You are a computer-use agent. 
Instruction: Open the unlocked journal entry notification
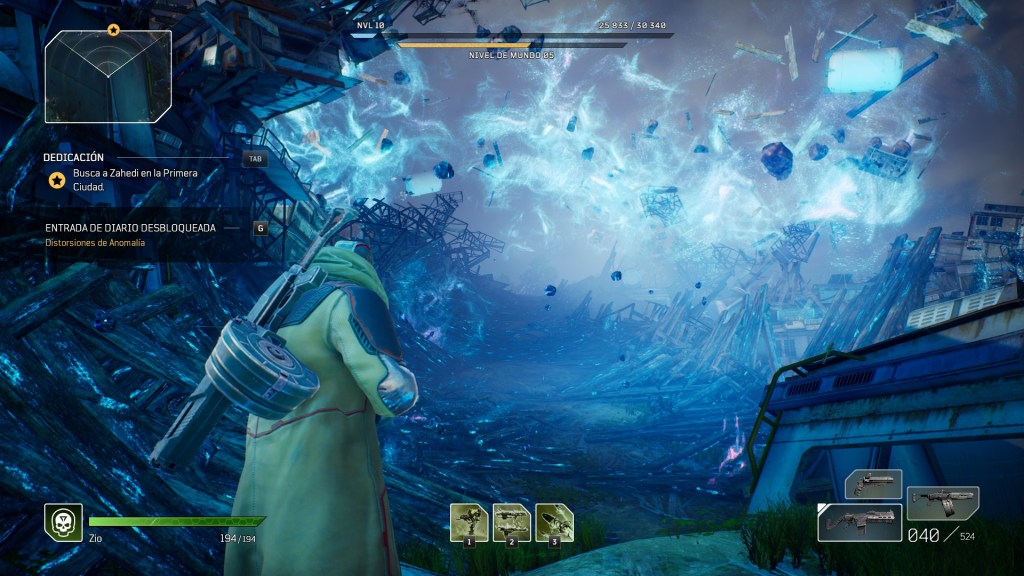coord(130,227)
